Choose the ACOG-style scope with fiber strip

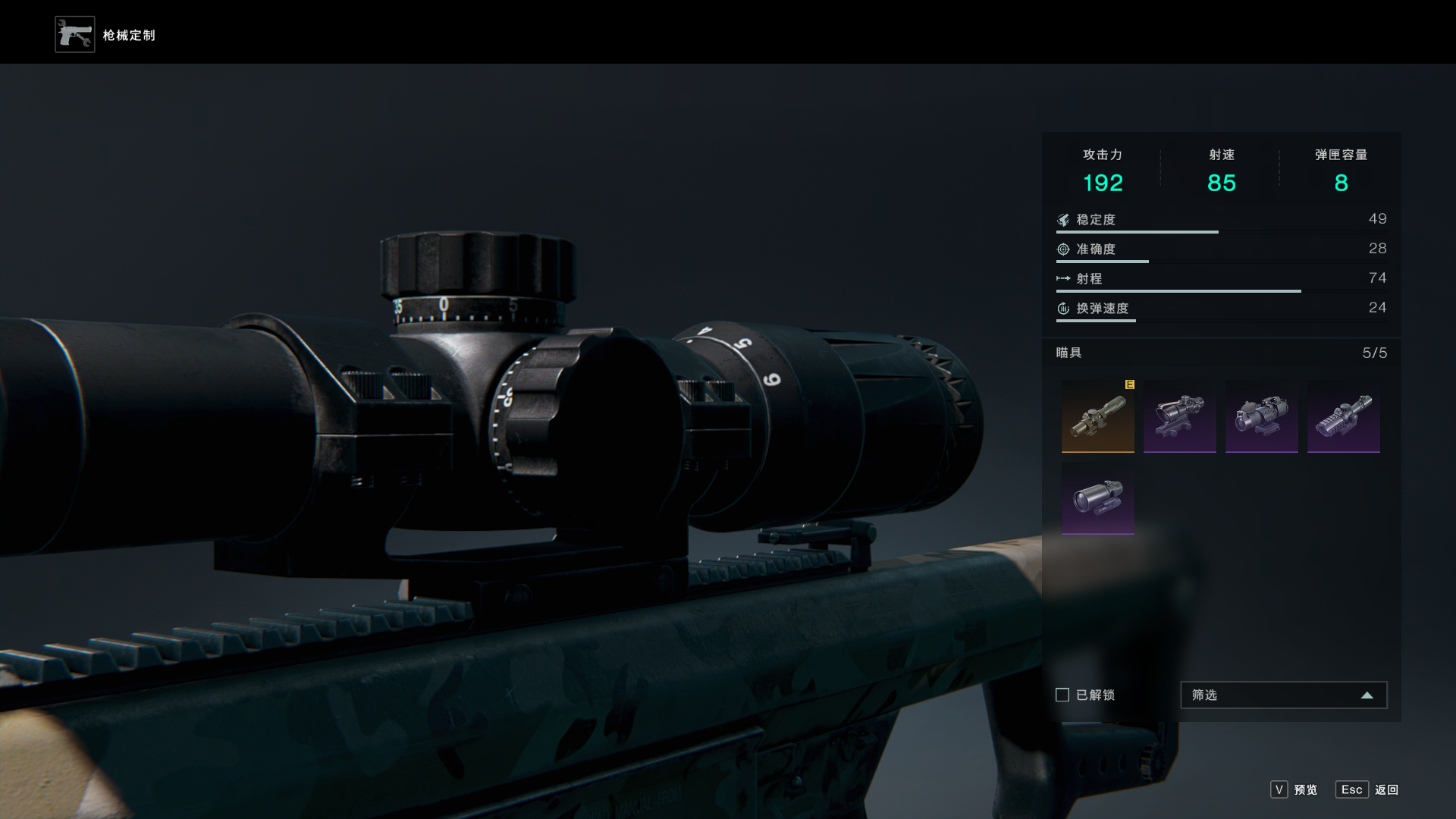pos(1179,416)
